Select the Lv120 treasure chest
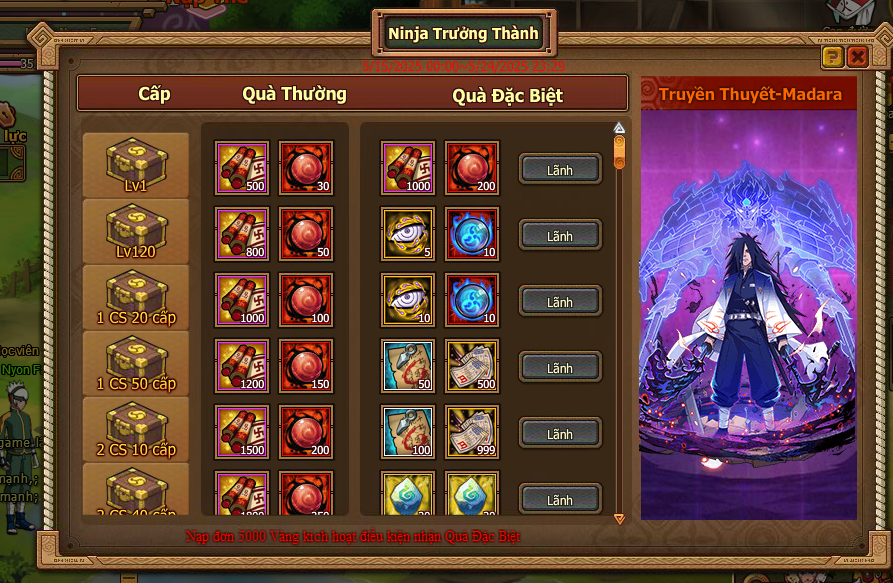This screenshot has height=583, width=893. coord(136,230)
